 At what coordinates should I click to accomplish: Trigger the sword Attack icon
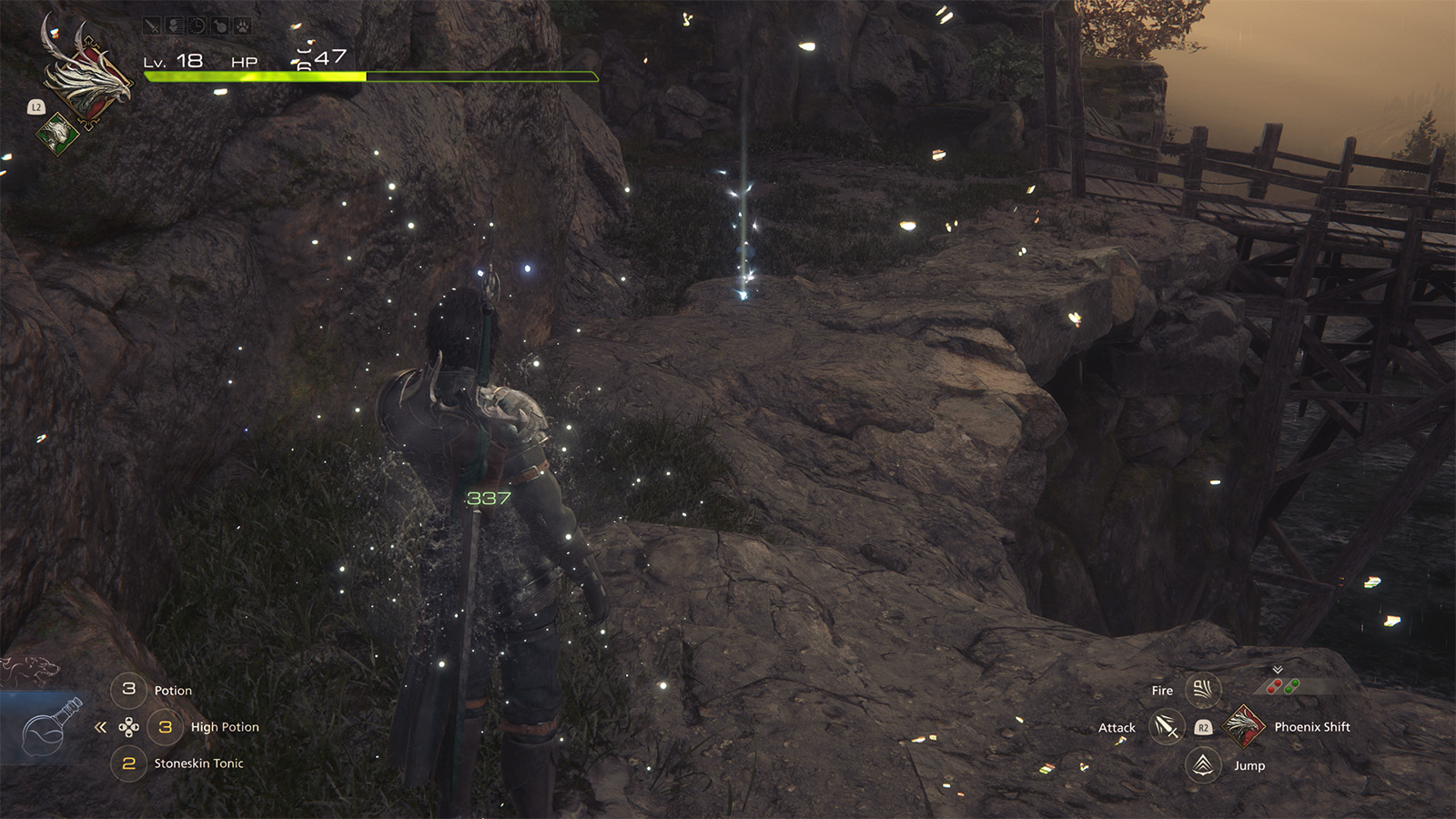click(1166, 727)
